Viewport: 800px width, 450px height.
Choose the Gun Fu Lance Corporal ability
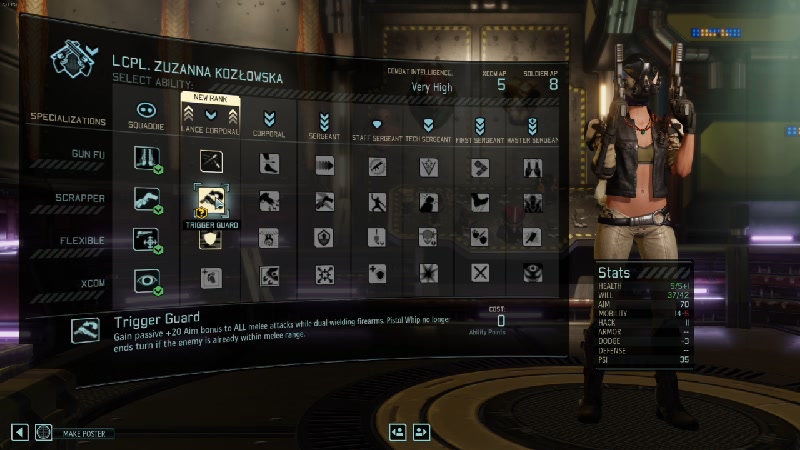click(211, 161)
